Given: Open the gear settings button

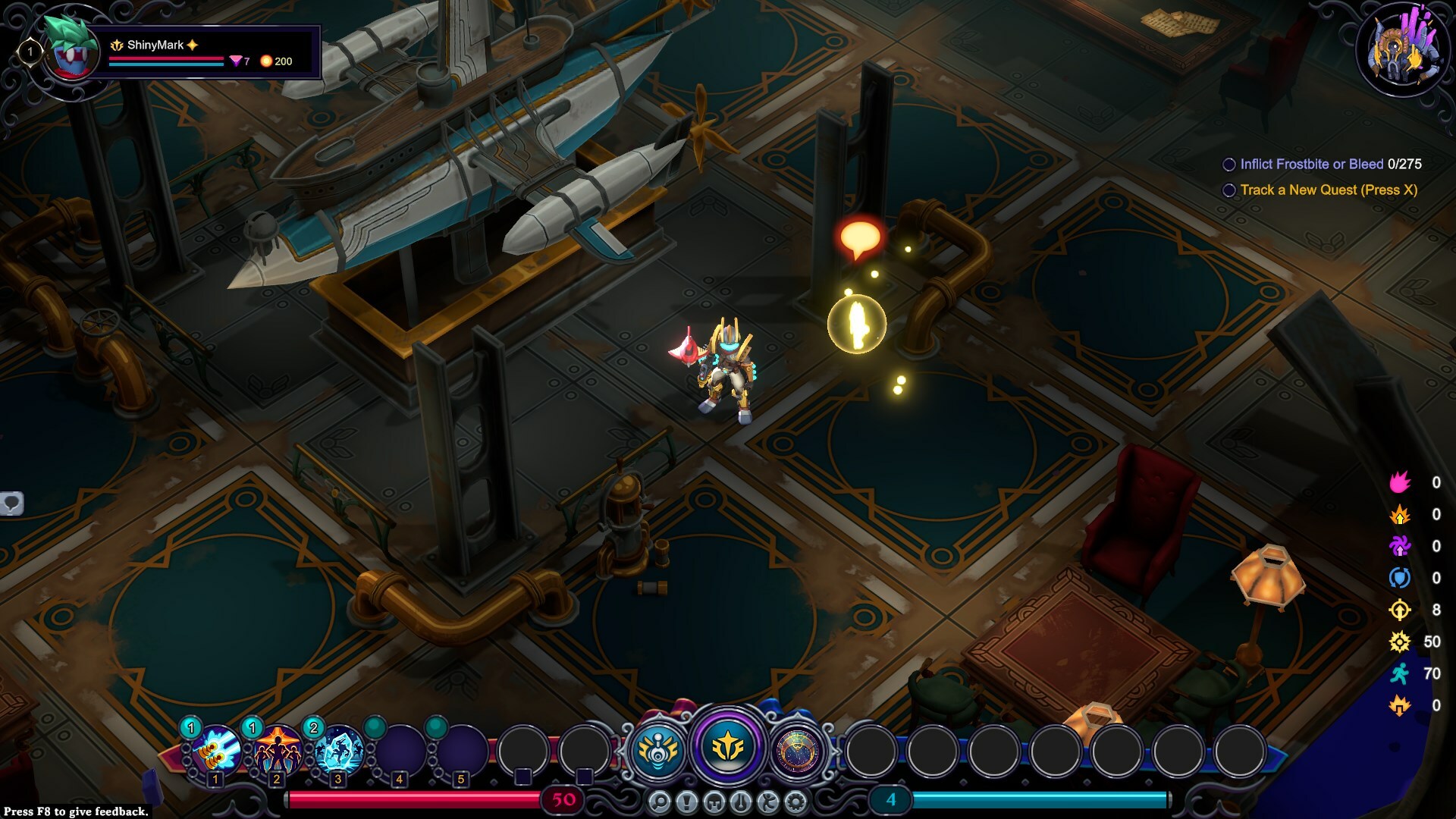Looking at the screenshot, I should 795,802.
